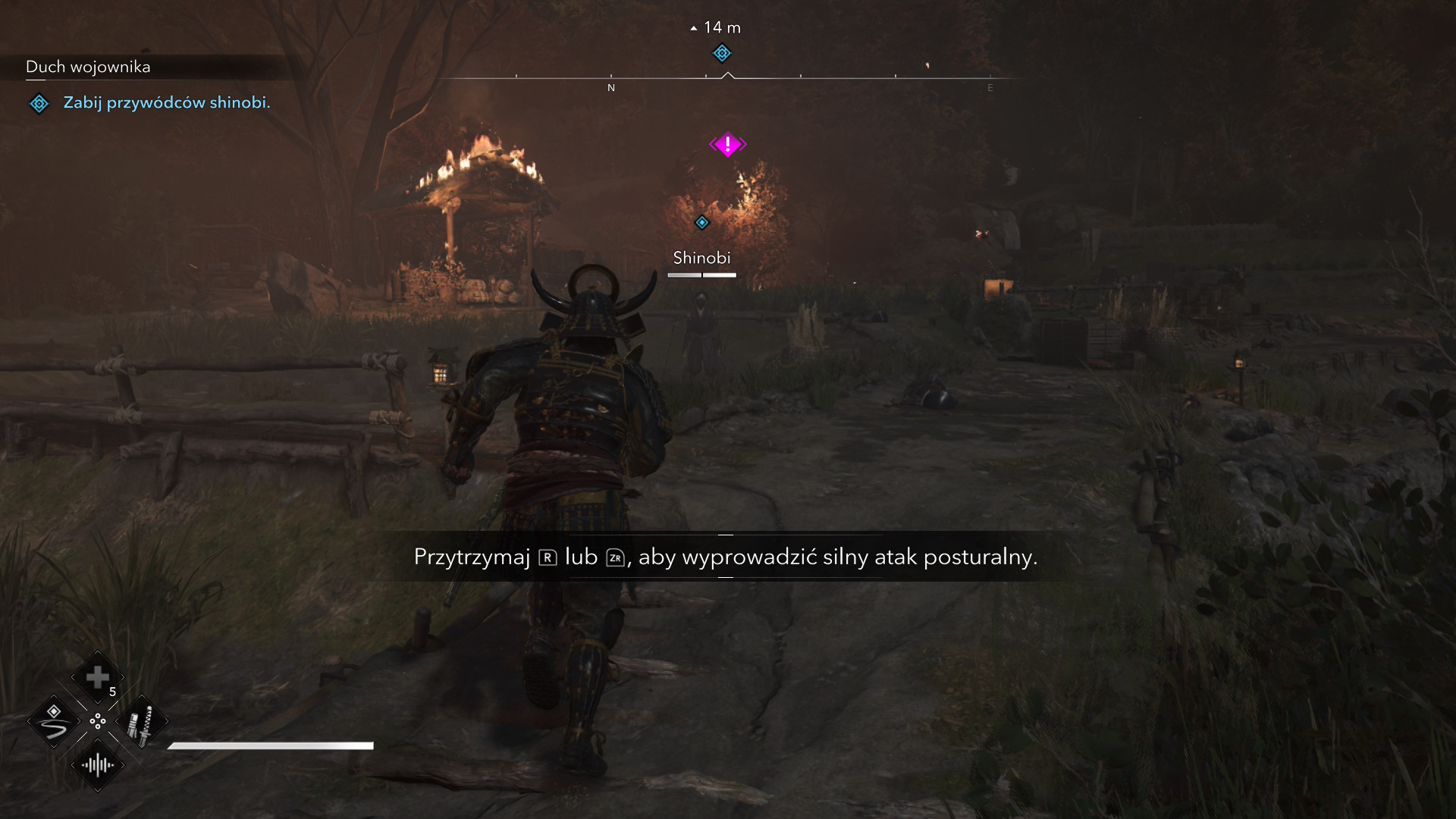
Task: Open the "Duch wojownika" quest title
Action: click(x=88, y=67)
